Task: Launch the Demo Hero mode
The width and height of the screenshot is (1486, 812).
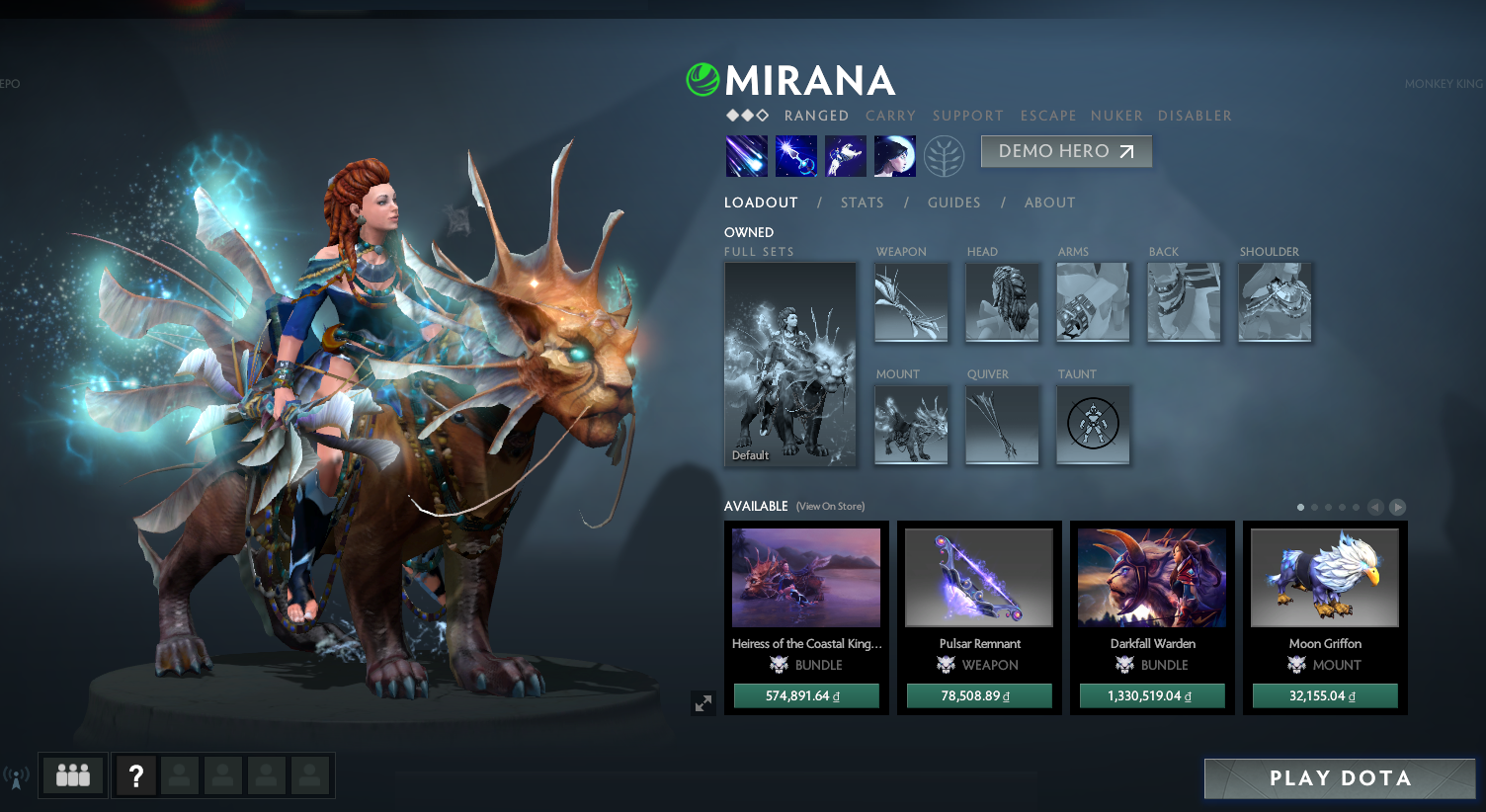Action: pos(1066,151)
